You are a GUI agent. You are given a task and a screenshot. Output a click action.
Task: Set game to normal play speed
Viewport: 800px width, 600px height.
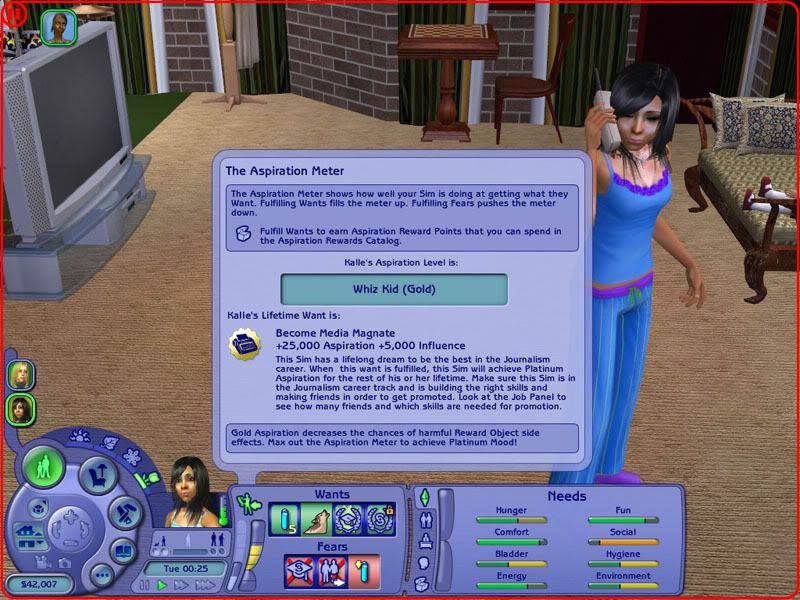[162, 585]
